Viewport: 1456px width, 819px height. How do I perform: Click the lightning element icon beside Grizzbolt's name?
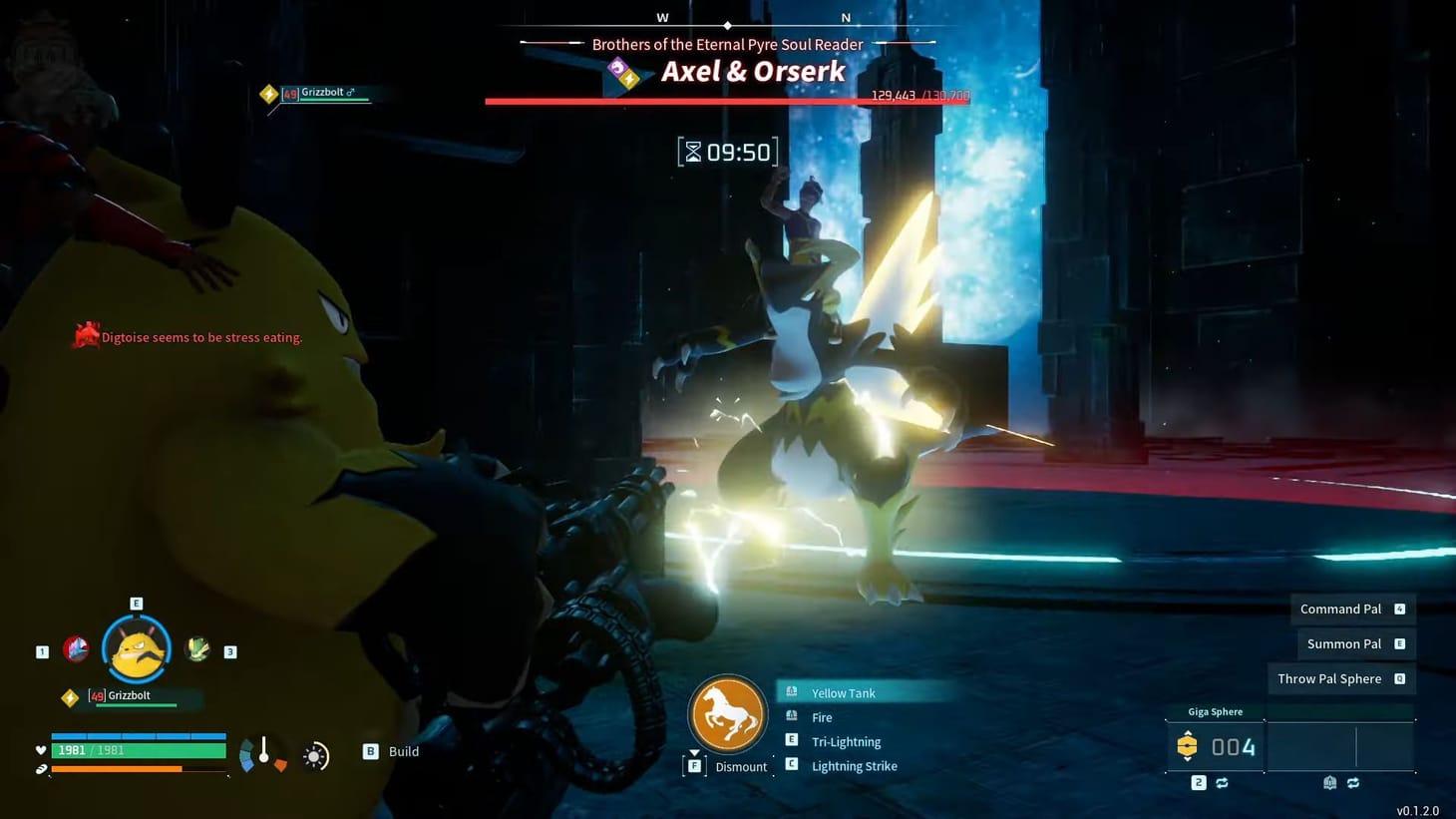pyautogui.click(x=70, y=696)
